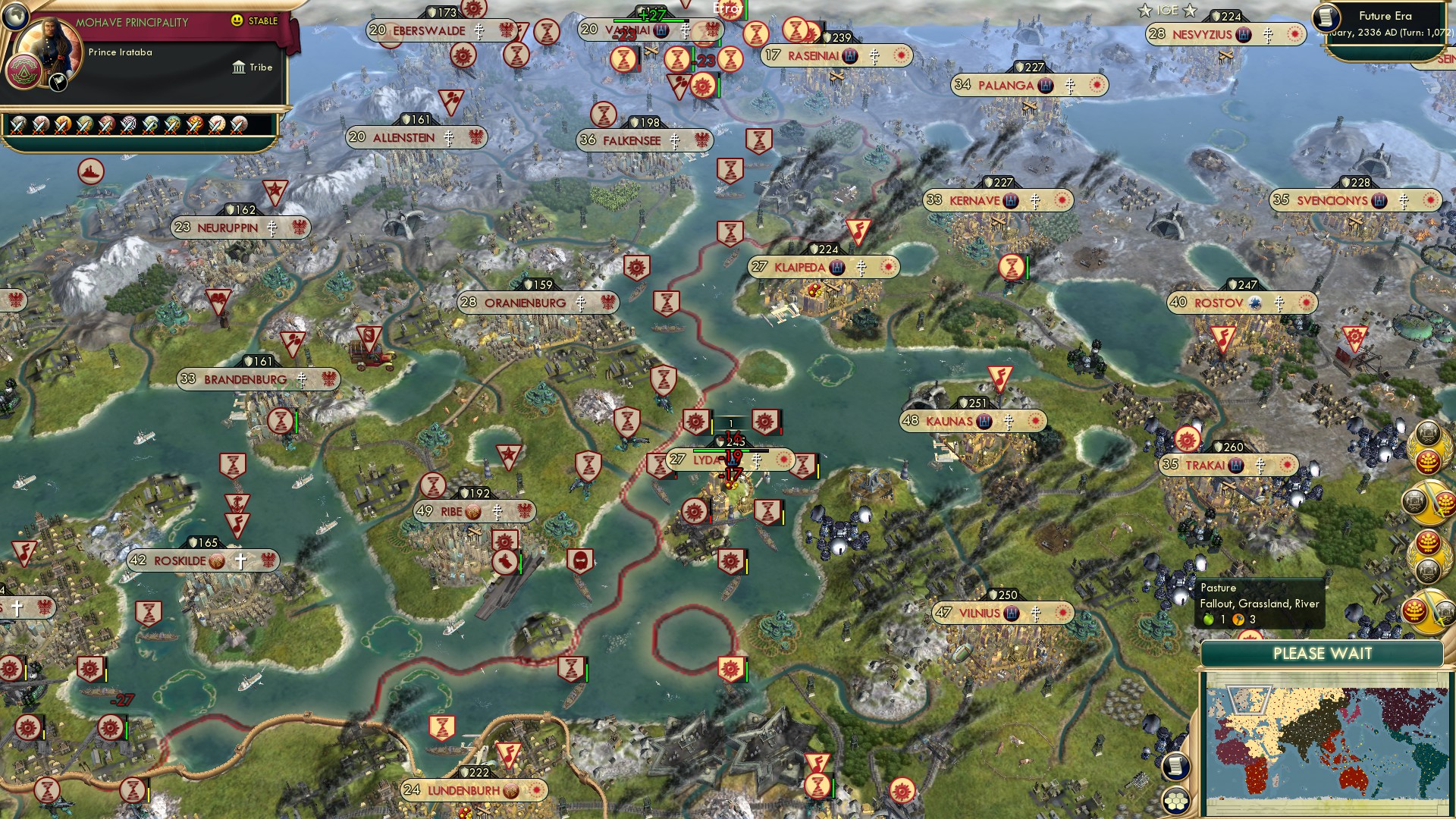The width and height of the screenshot is (1456, 819).
Task: Click the PLEASE WAIT banner
Action: click(x=1323, y=653)
